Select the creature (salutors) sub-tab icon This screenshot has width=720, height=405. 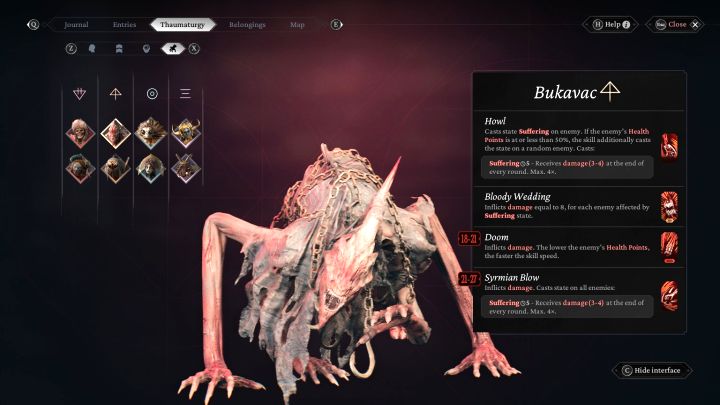pos(172,47)
